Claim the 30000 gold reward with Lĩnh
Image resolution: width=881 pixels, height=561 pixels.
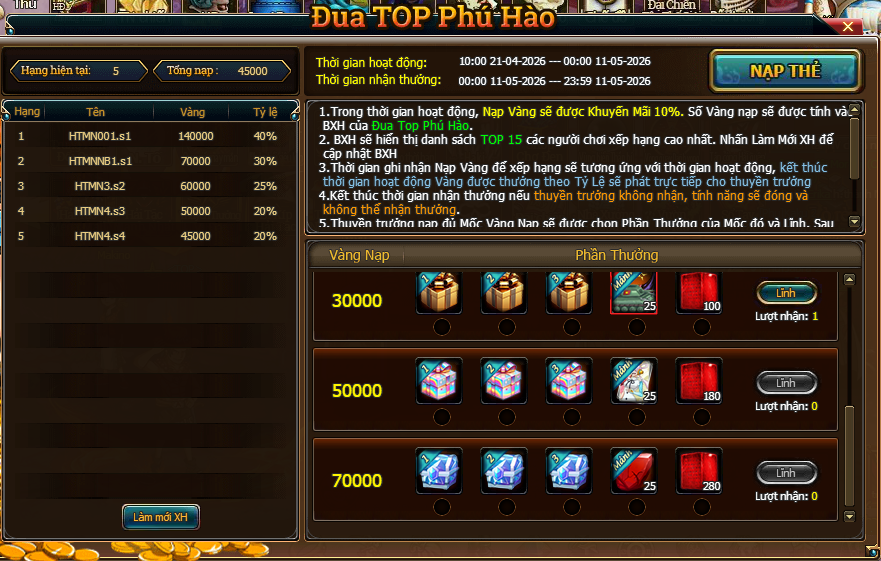(786, 293)
